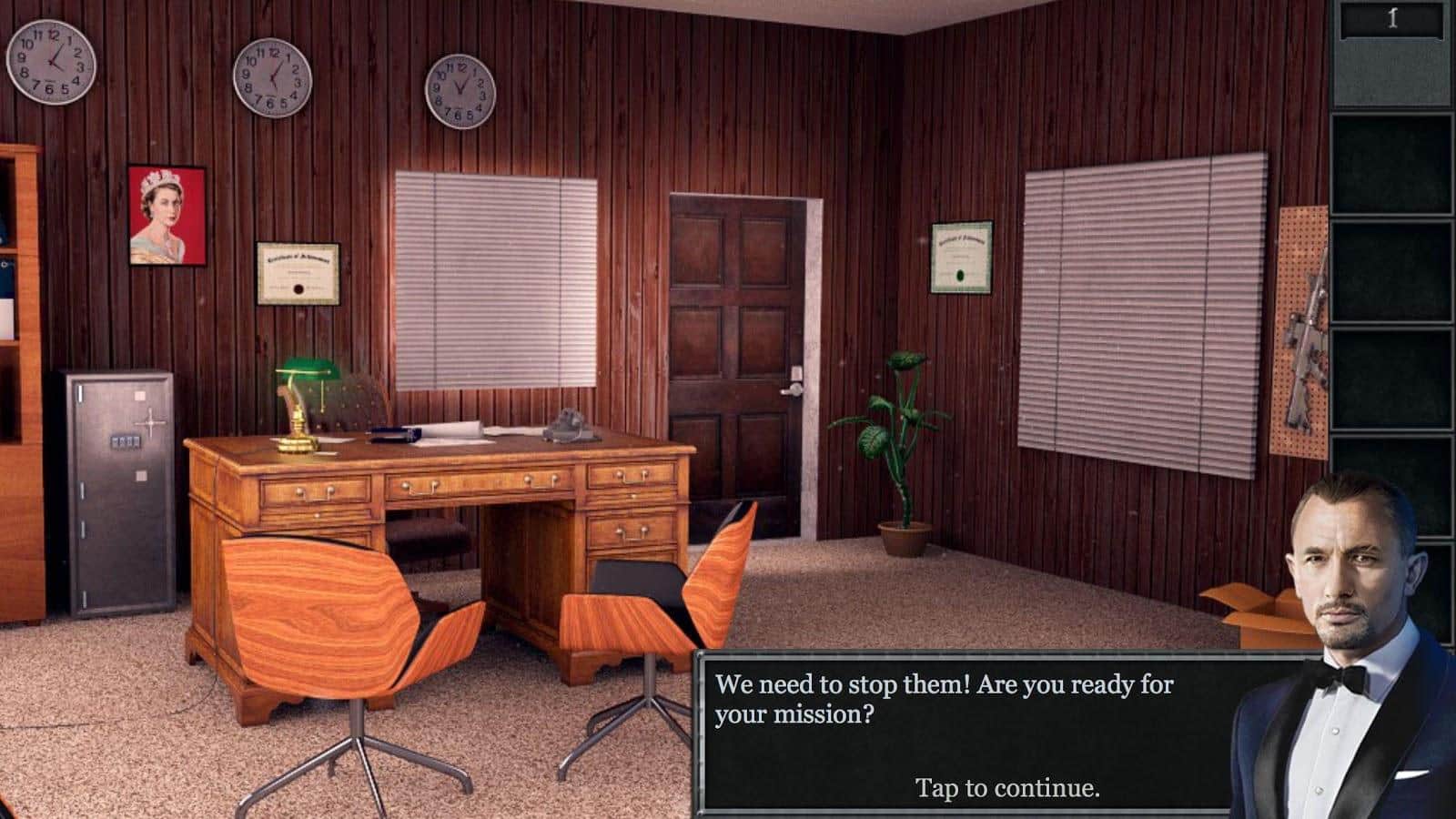The width and height of the screenshot is (1456, 819).
Task: Pick up the rock on the desk
Action: click(x=569, y=423)
